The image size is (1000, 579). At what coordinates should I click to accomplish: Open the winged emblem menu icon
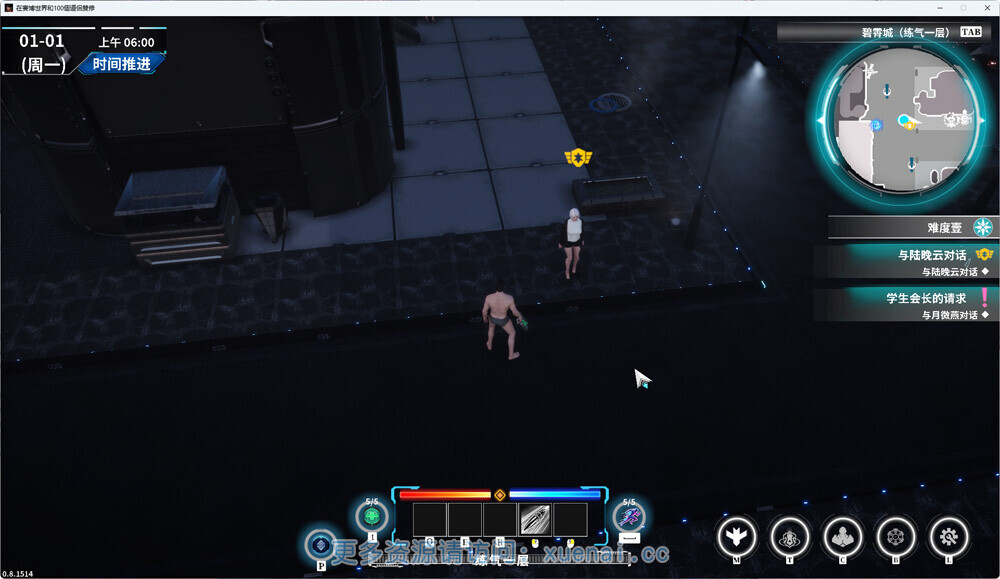tap(736, 537)
